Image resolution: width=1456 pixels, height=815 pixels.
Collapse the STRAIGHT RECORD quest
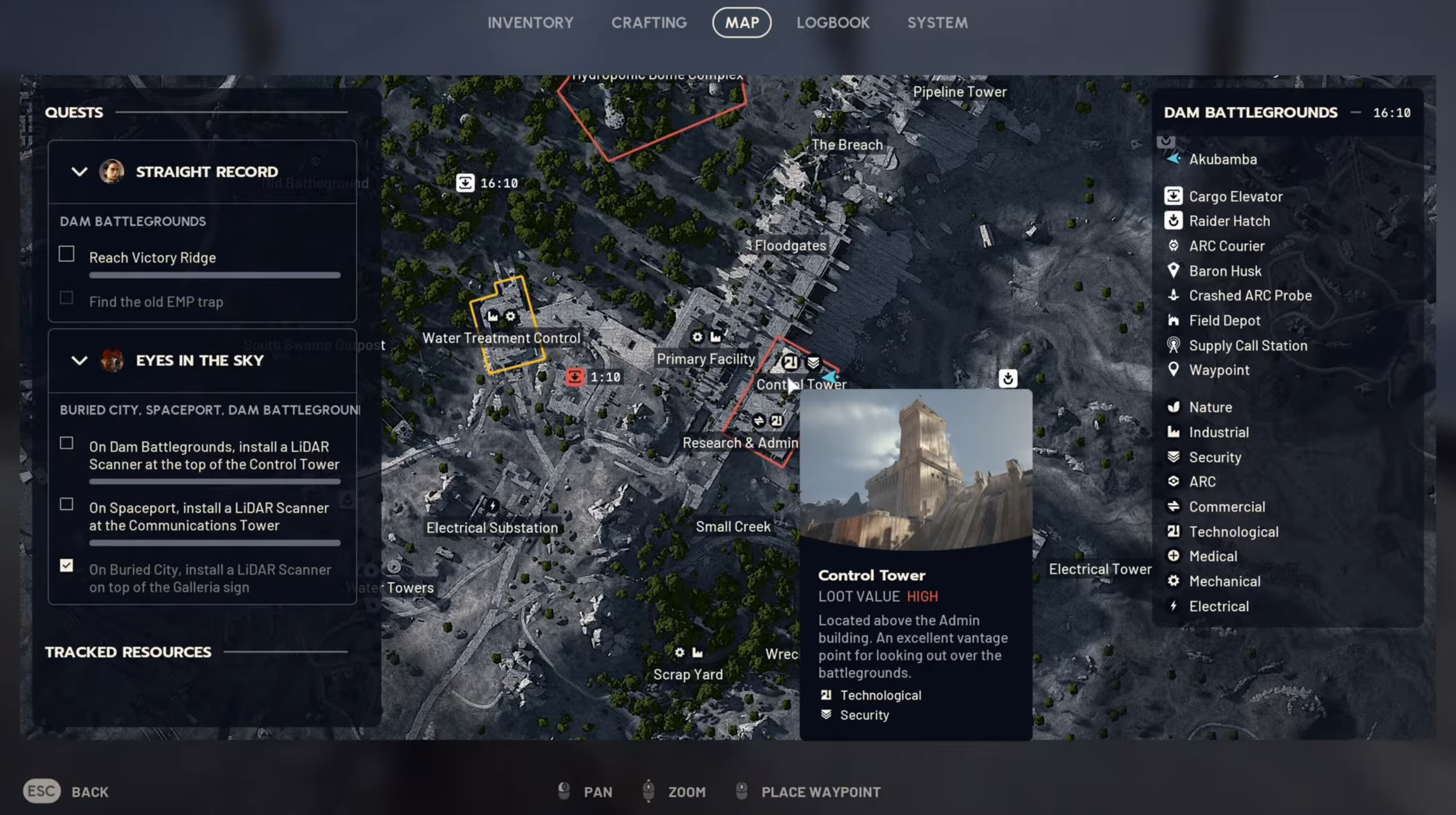80,171
